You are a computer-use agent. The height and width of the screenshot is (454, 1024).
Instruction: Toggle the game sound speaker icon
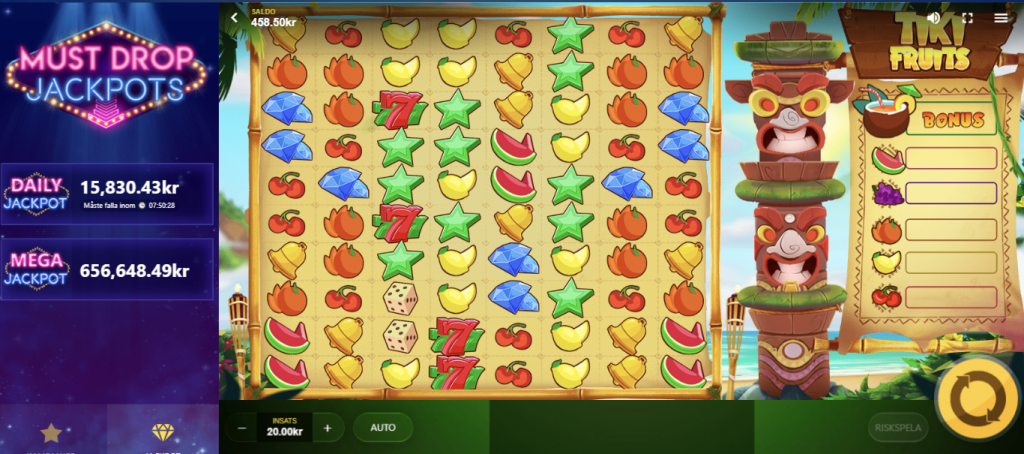(934, 18)
